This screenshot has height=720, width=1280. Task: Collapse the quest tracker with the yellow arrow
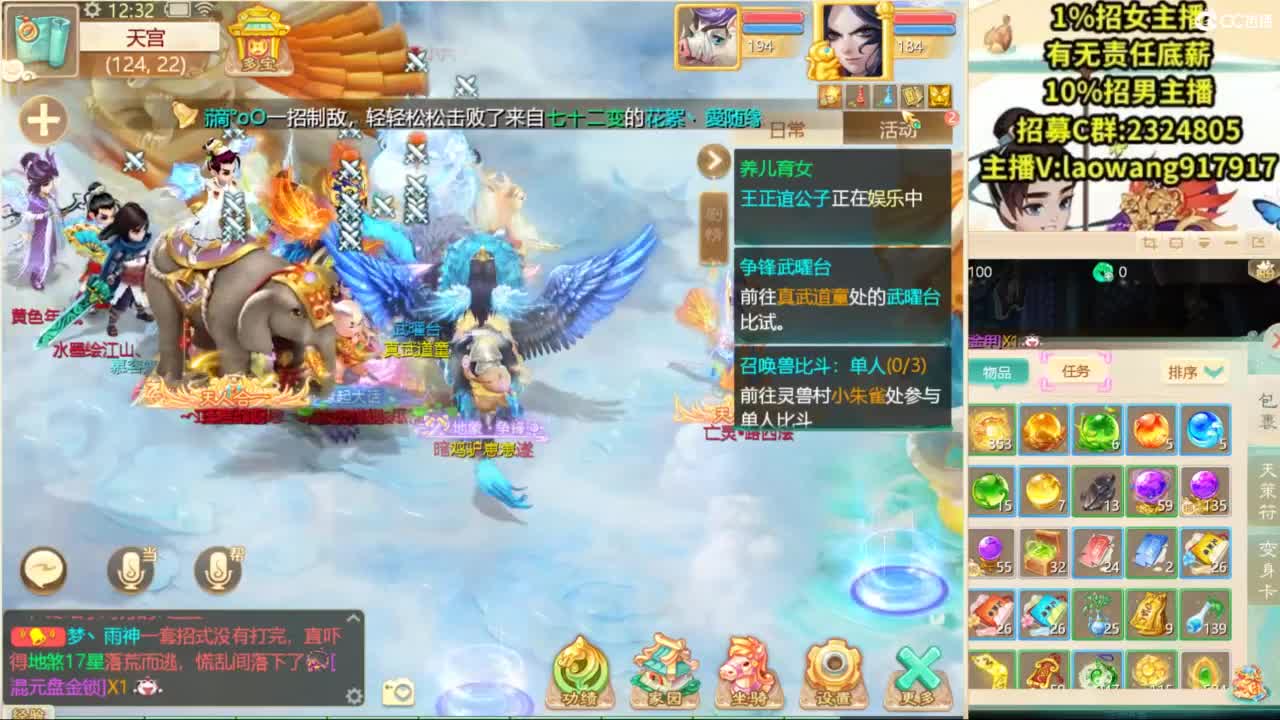coord(713,161)
